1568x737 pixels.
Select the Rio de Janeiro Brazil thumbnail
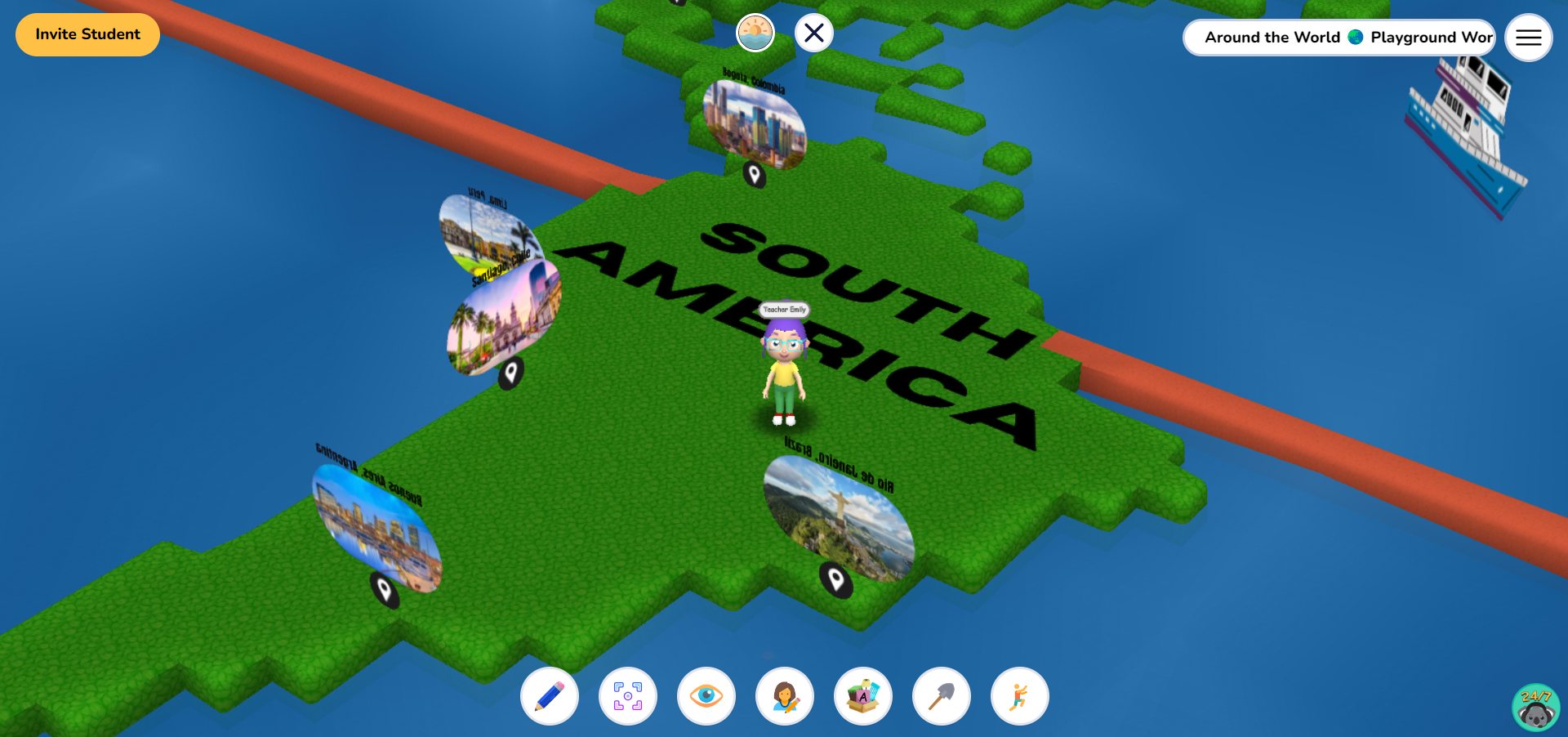pyautogui.click(x=837, y=520)
